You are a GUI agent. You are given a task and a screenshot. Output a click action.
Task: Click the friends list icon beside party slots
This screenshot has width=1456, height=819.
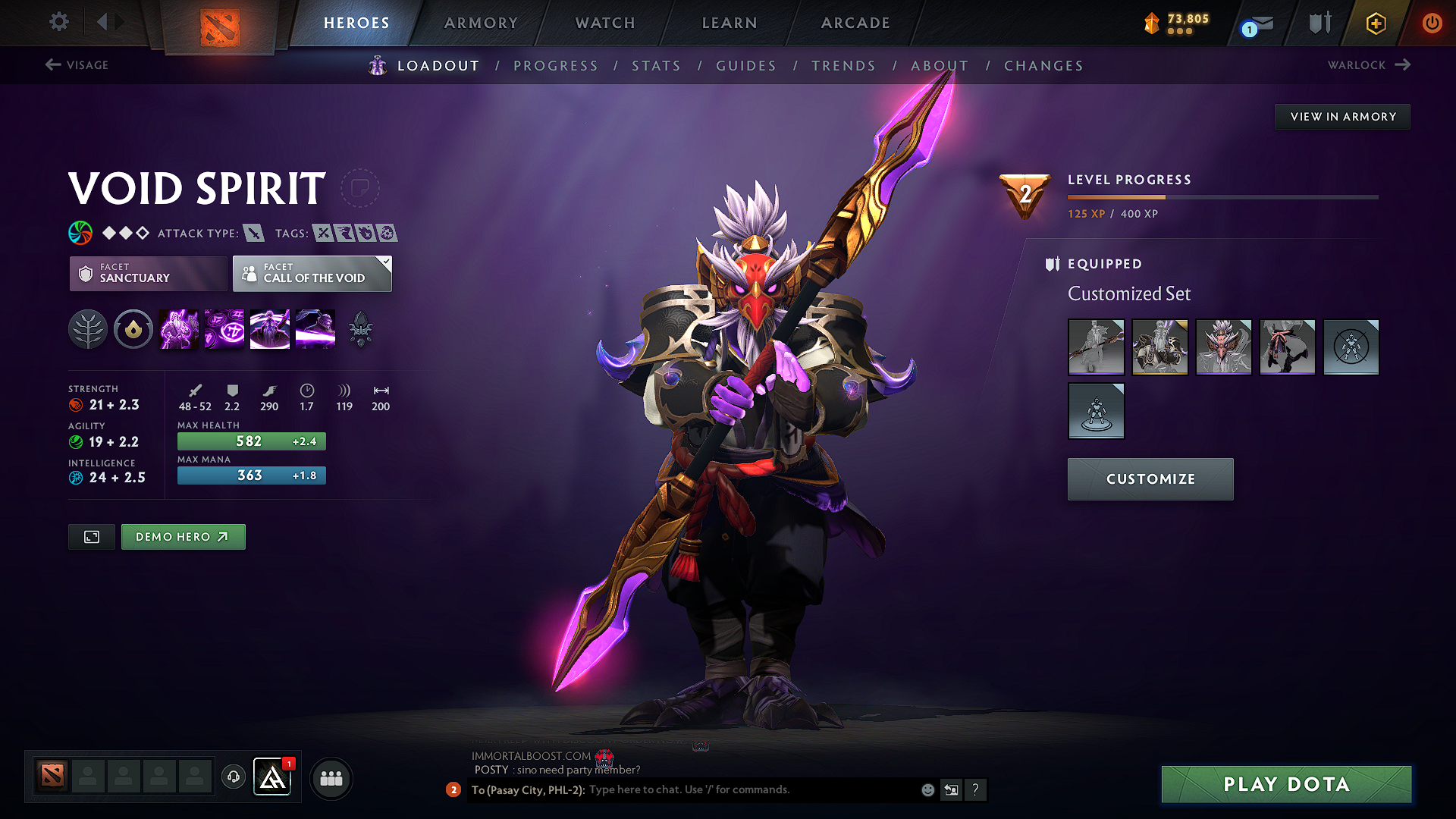(331, 778)
